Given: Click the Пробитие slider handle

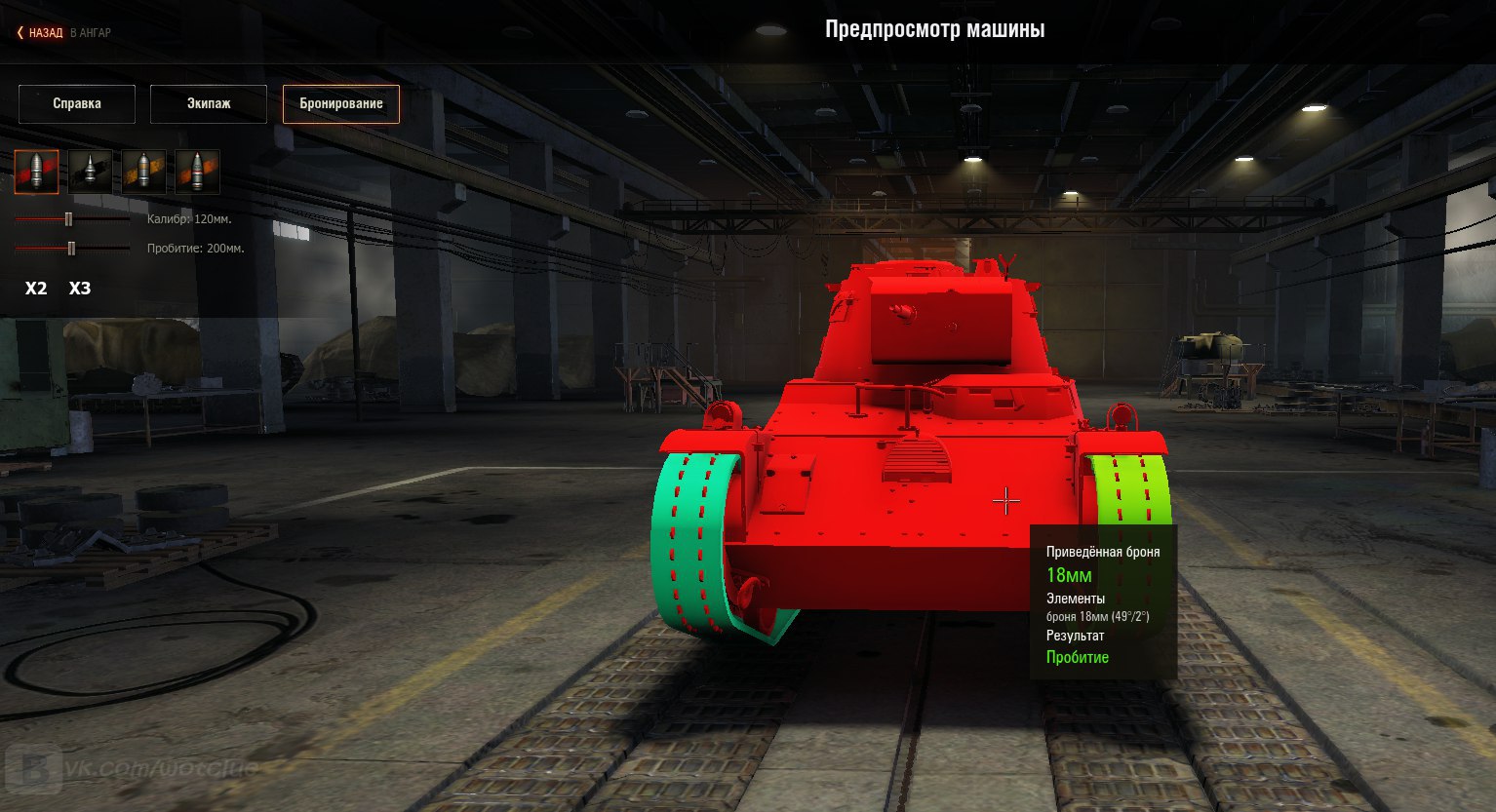Looking at the screenshot, I should point(71,249).
